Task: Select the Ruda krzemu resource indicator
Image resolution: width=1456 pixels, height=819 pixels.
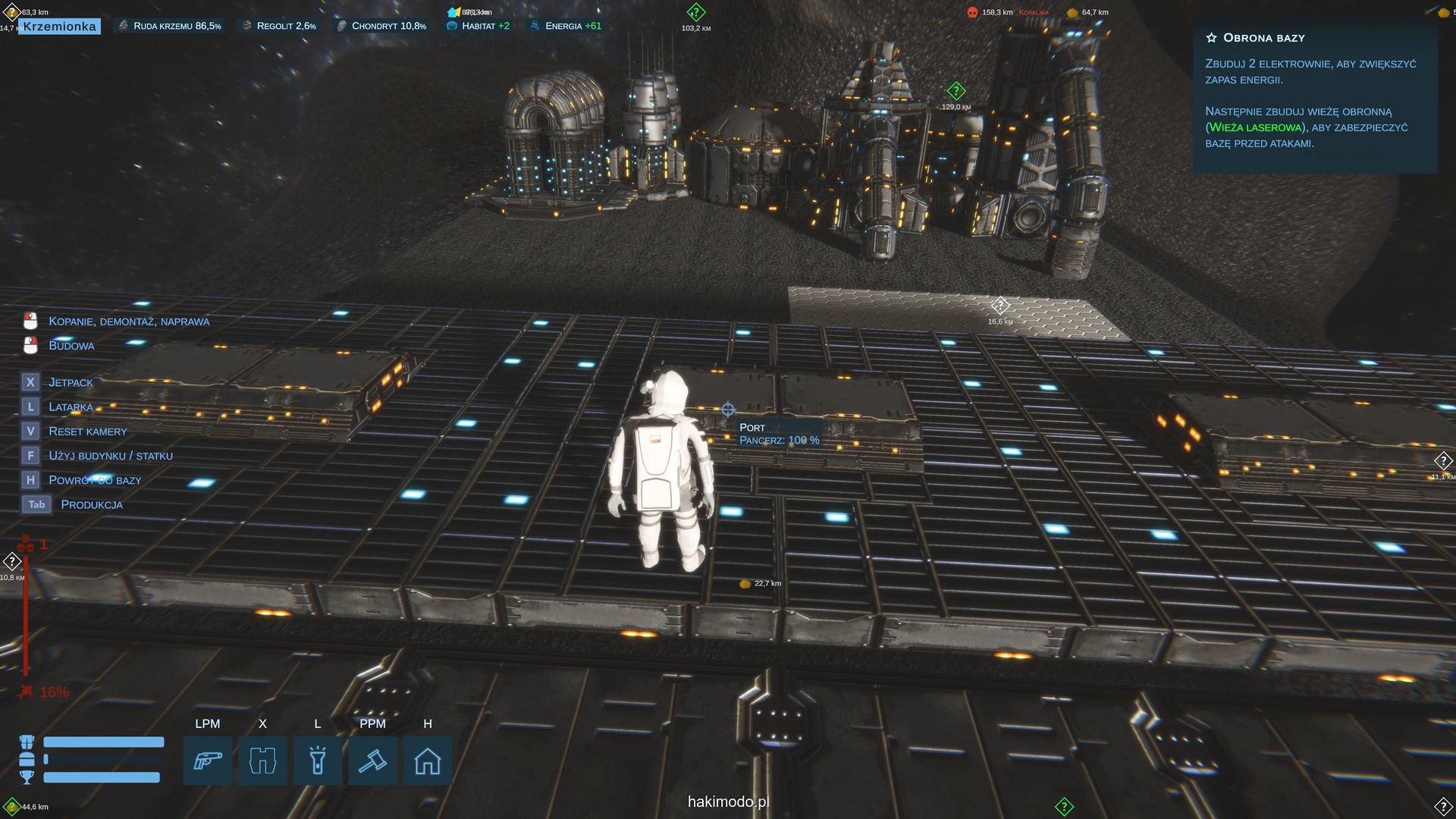Action: [x=170, y=26]
